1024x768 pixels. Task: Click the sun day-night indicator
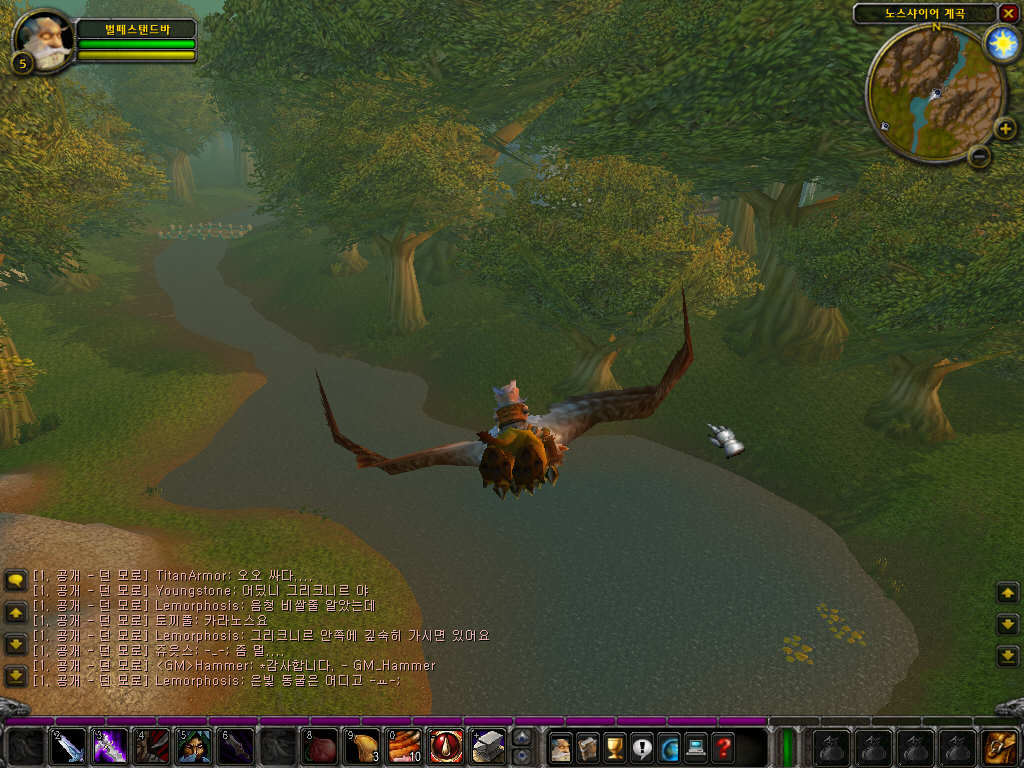point(1001,43)
